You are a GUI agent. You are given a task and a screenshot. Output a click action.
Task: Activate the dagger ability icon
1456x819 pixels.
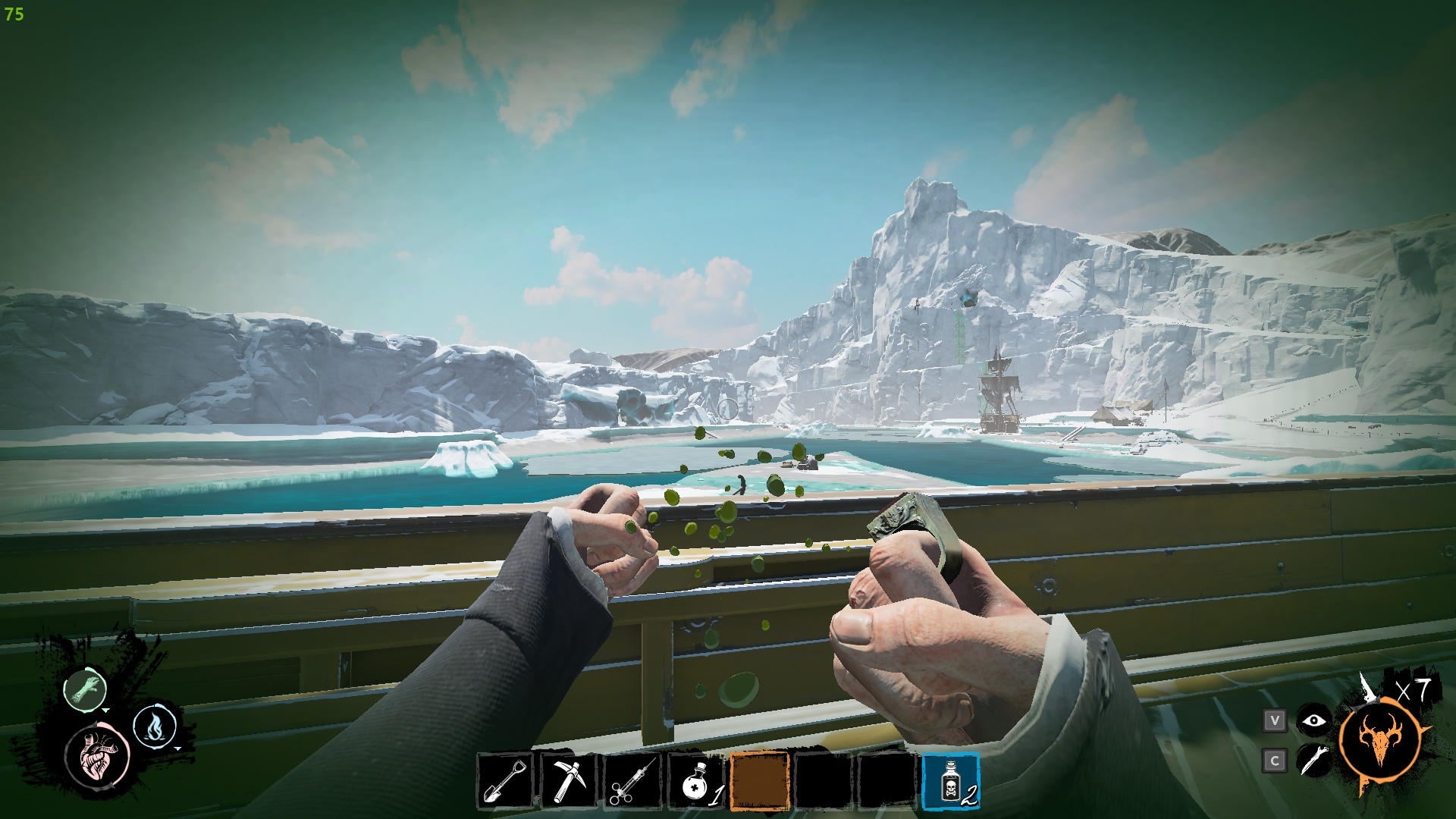click(x=1313, y=760)
